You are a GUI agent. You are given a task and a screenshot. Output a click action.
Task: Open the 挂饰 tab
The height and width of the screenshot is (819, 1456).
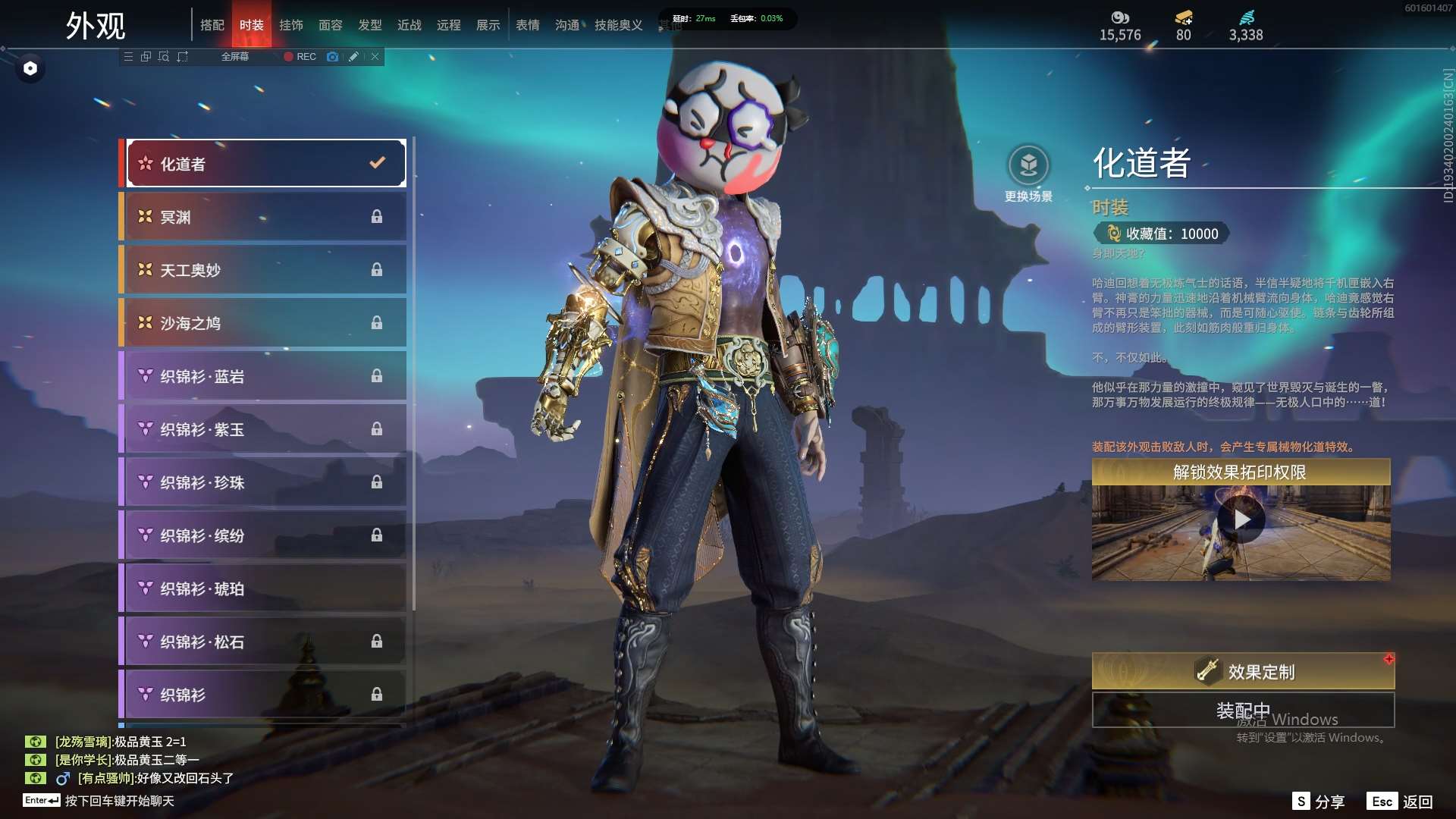click(291, 25)
